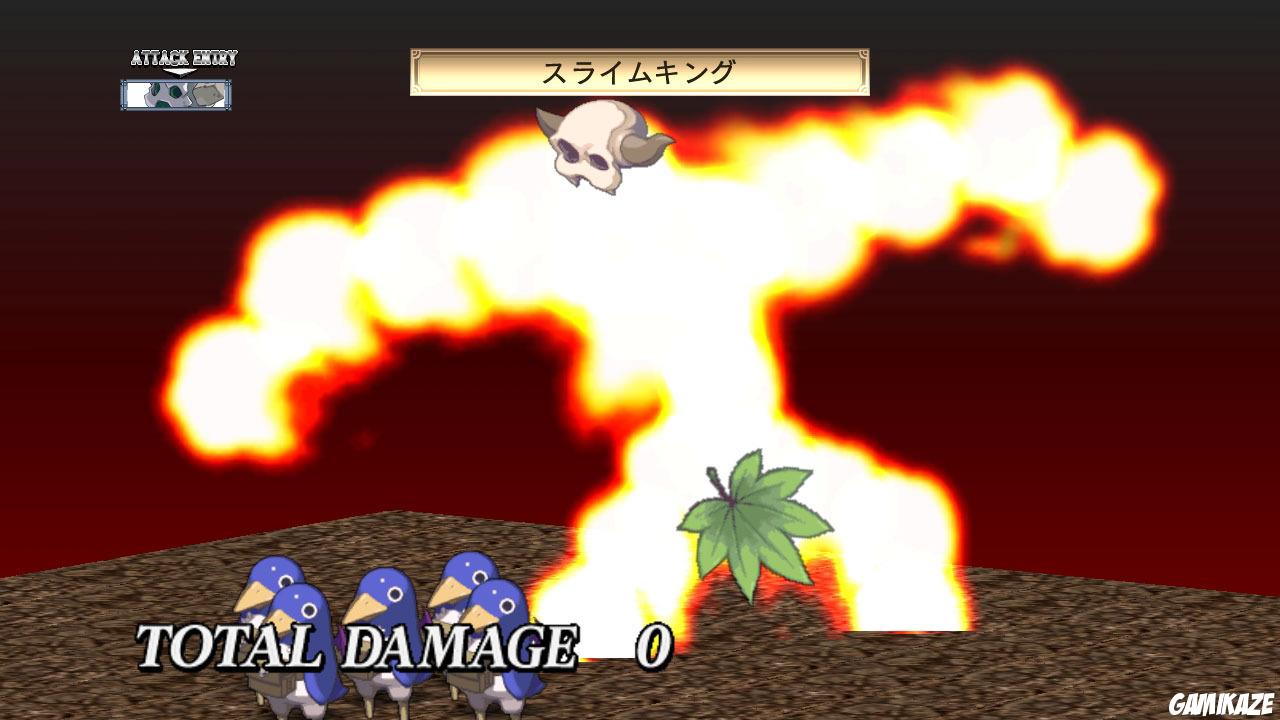The image size is (1280, 720).
Task: Click the rock icon in the Attack Entry queue
Action: [x=207, y=94]
